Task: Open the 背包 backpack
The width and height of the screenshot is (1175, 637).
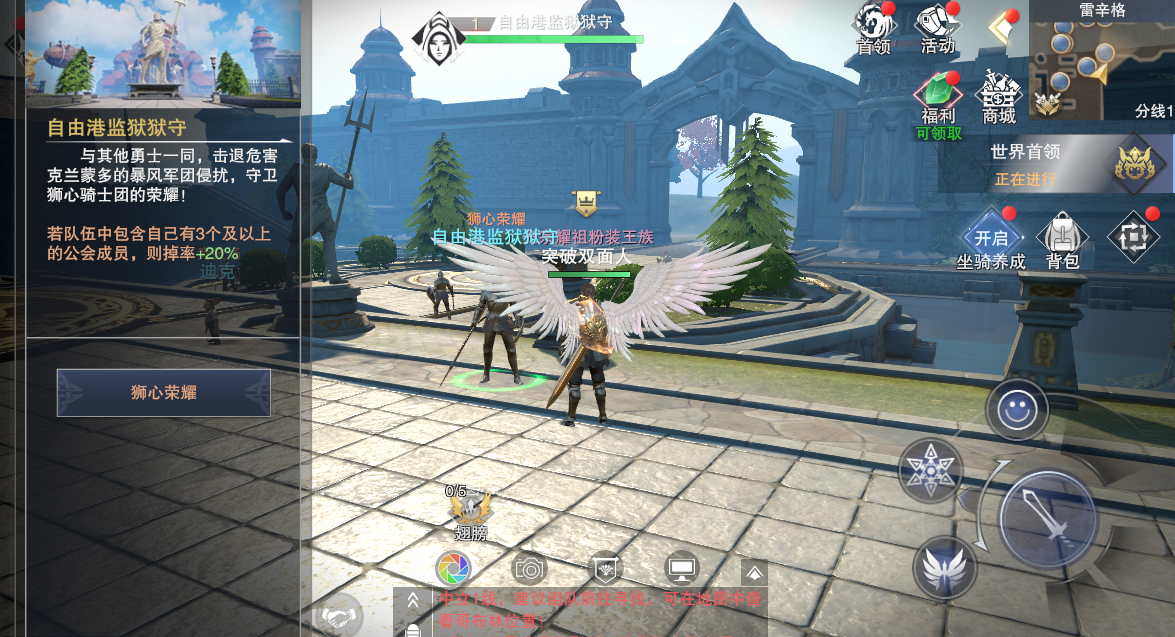Action: coord(1062,237)
